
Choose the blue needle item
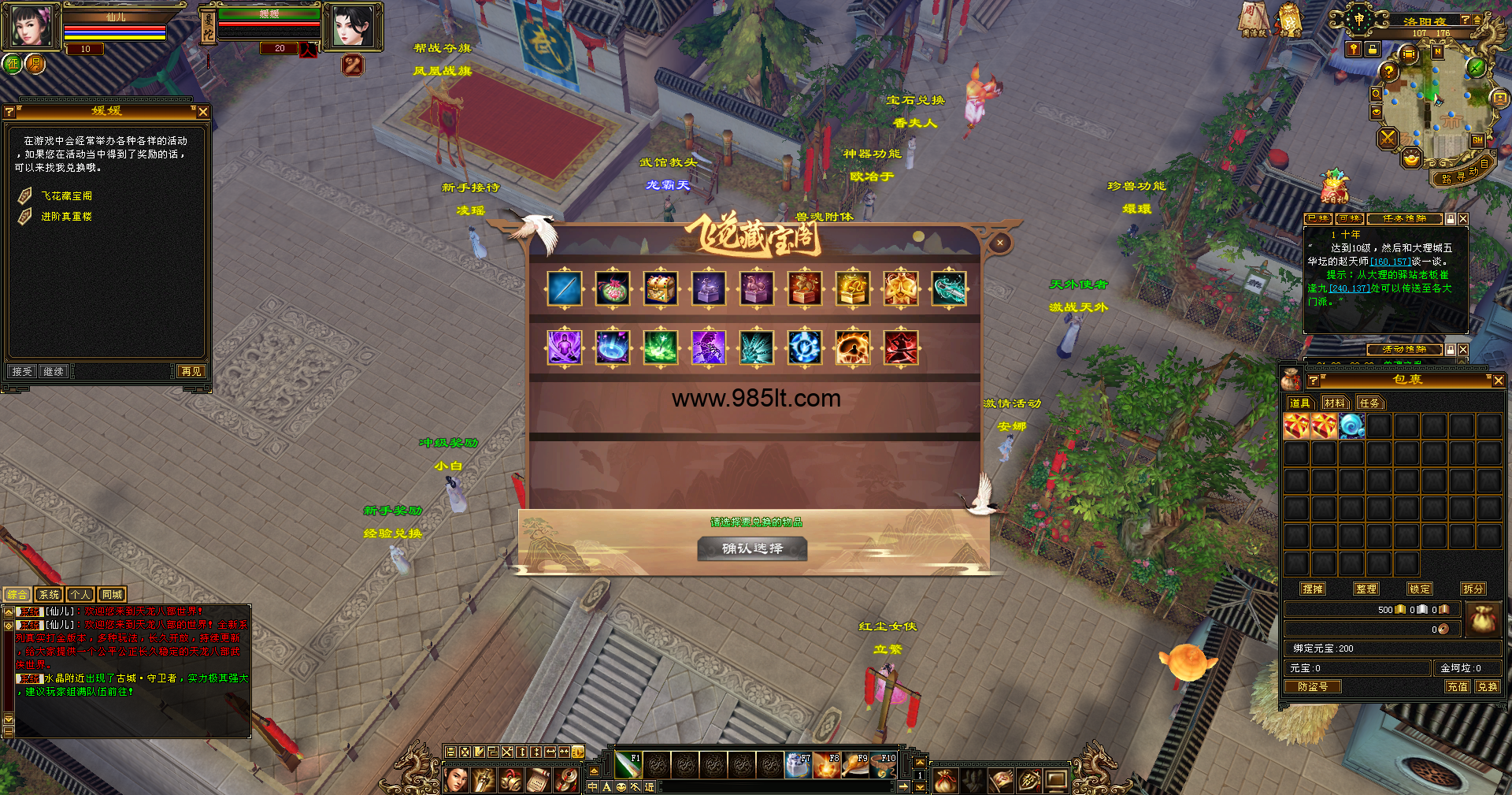[565, 288]
